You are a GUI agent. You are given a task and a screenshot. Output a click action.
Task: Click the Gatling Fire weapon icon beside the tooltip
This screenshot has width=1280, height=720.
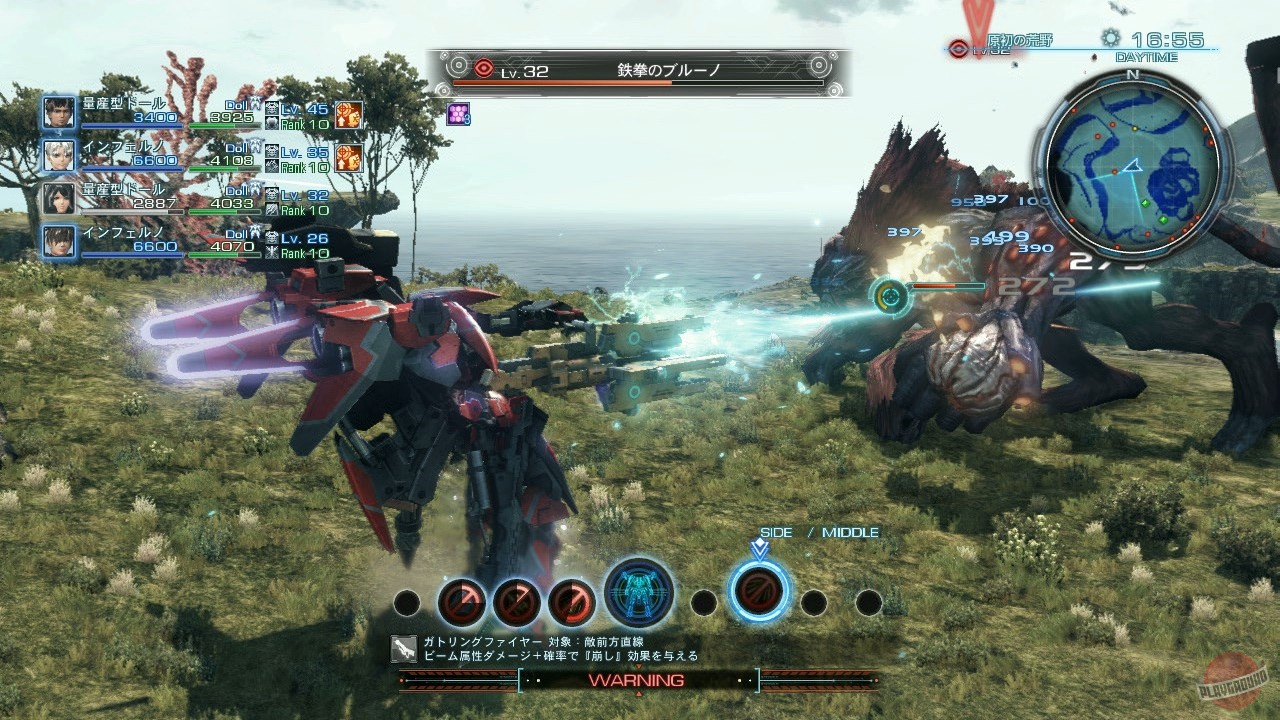(406, 649)
